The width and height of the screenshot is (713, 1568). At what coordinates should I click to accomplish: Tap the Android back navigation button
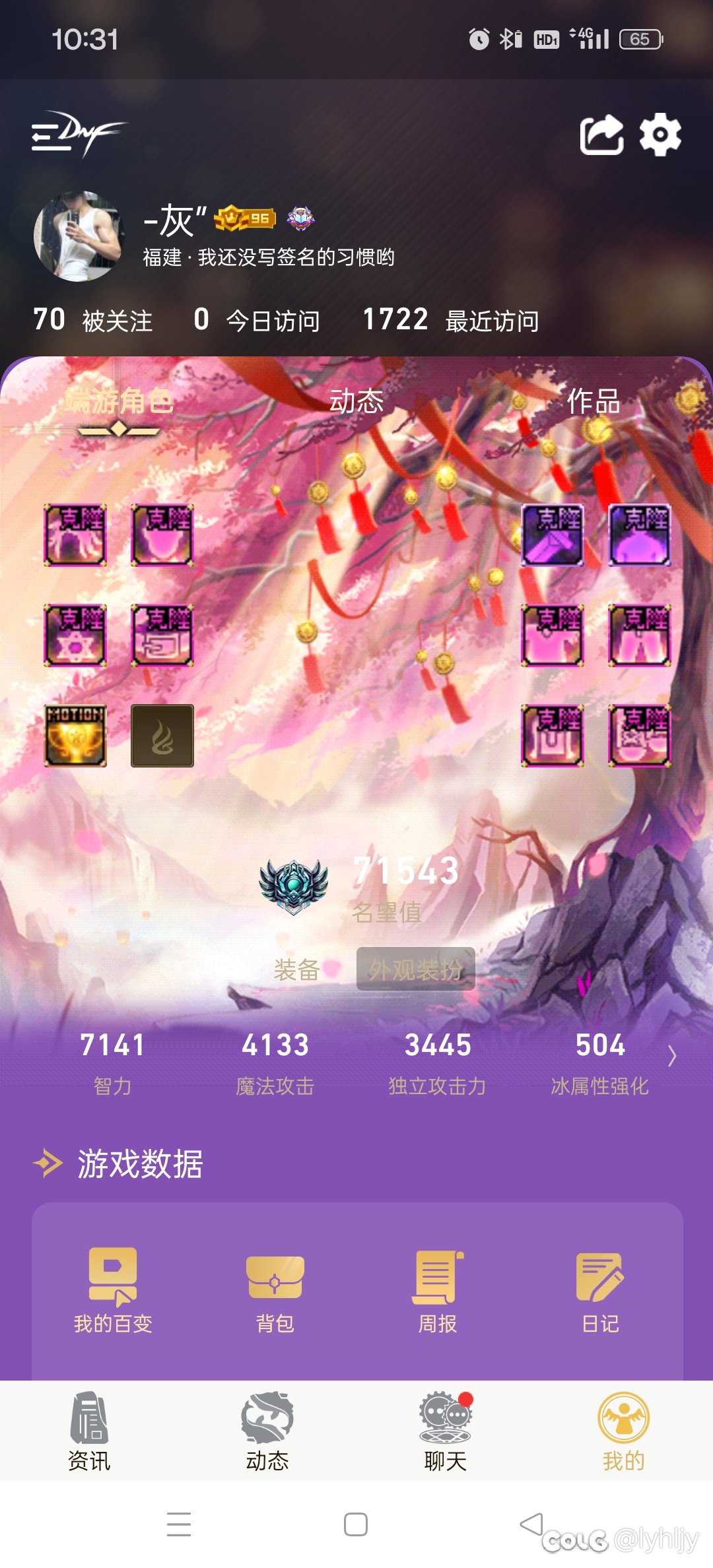[531, 1524]
